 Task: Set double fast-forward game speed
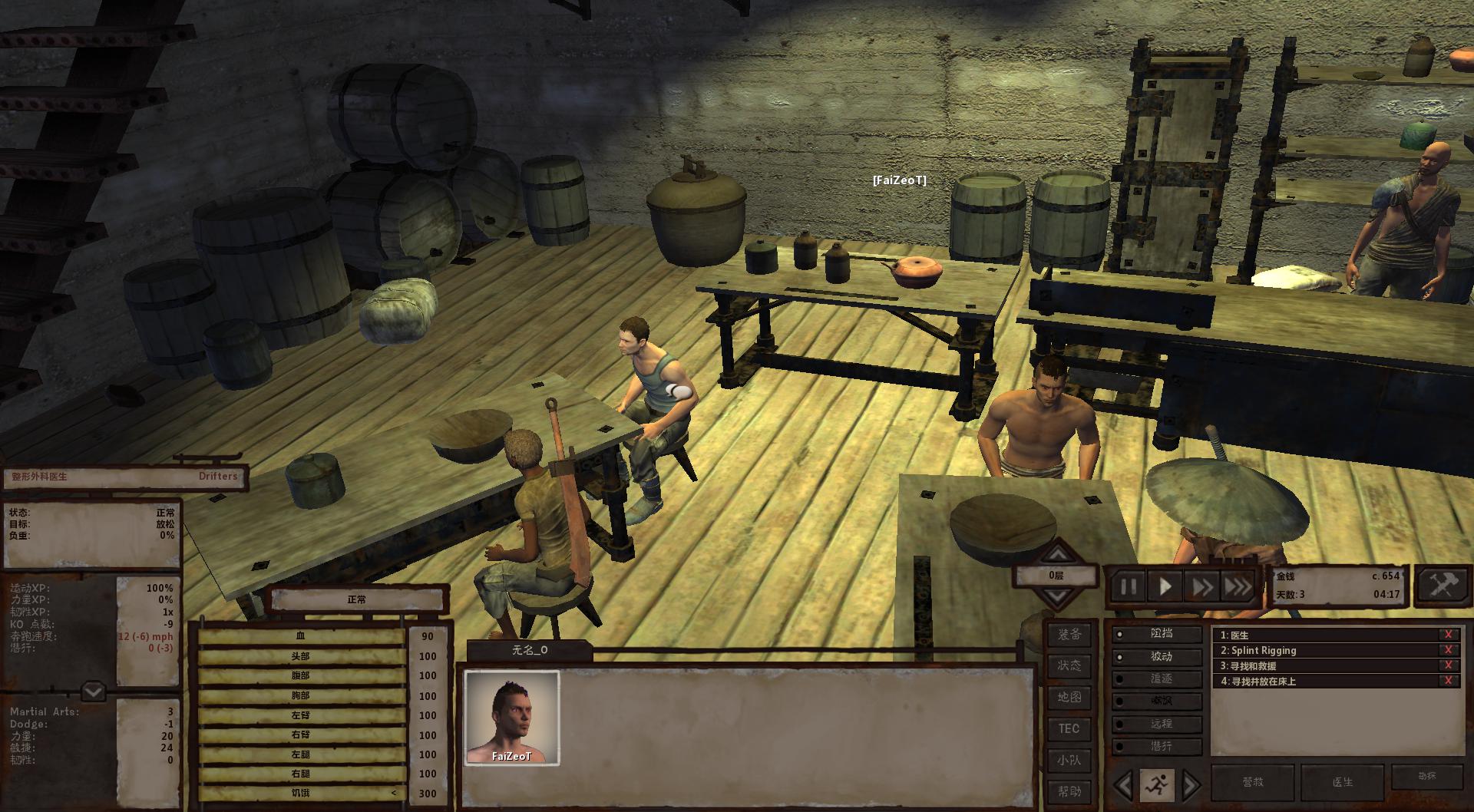[x=1201, y=587]
